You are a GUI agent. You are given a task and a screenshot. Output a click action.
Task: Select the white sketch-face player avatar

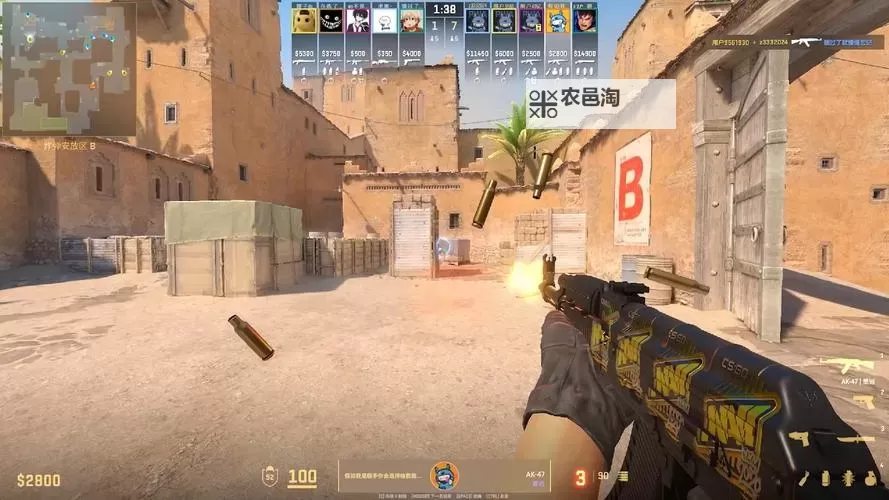click(384, 21)
